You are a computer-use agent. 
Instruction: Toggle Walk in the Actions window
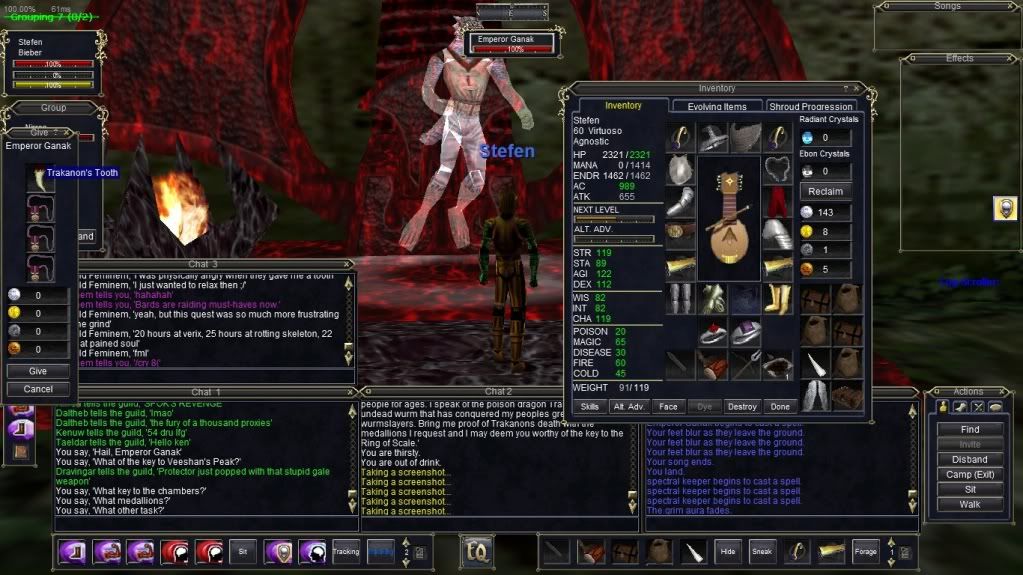click(x=970, y=504)
